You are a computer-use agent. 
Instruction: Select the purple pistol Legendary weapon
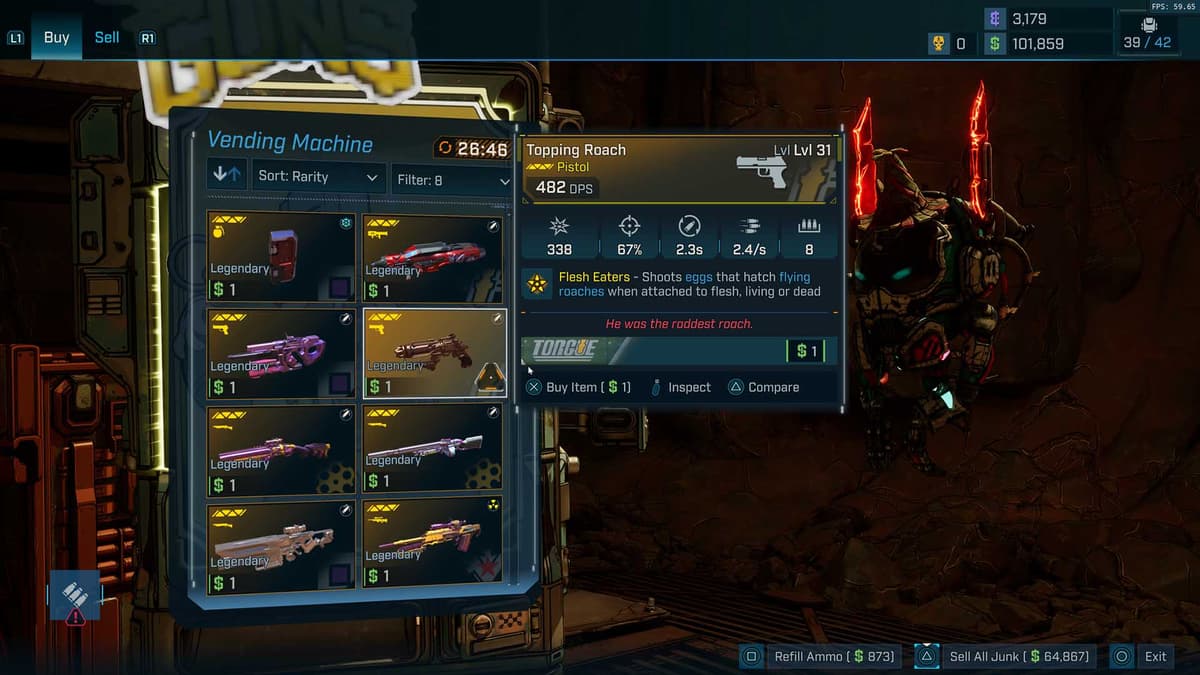pyautogui.click(x=281, y=353)
